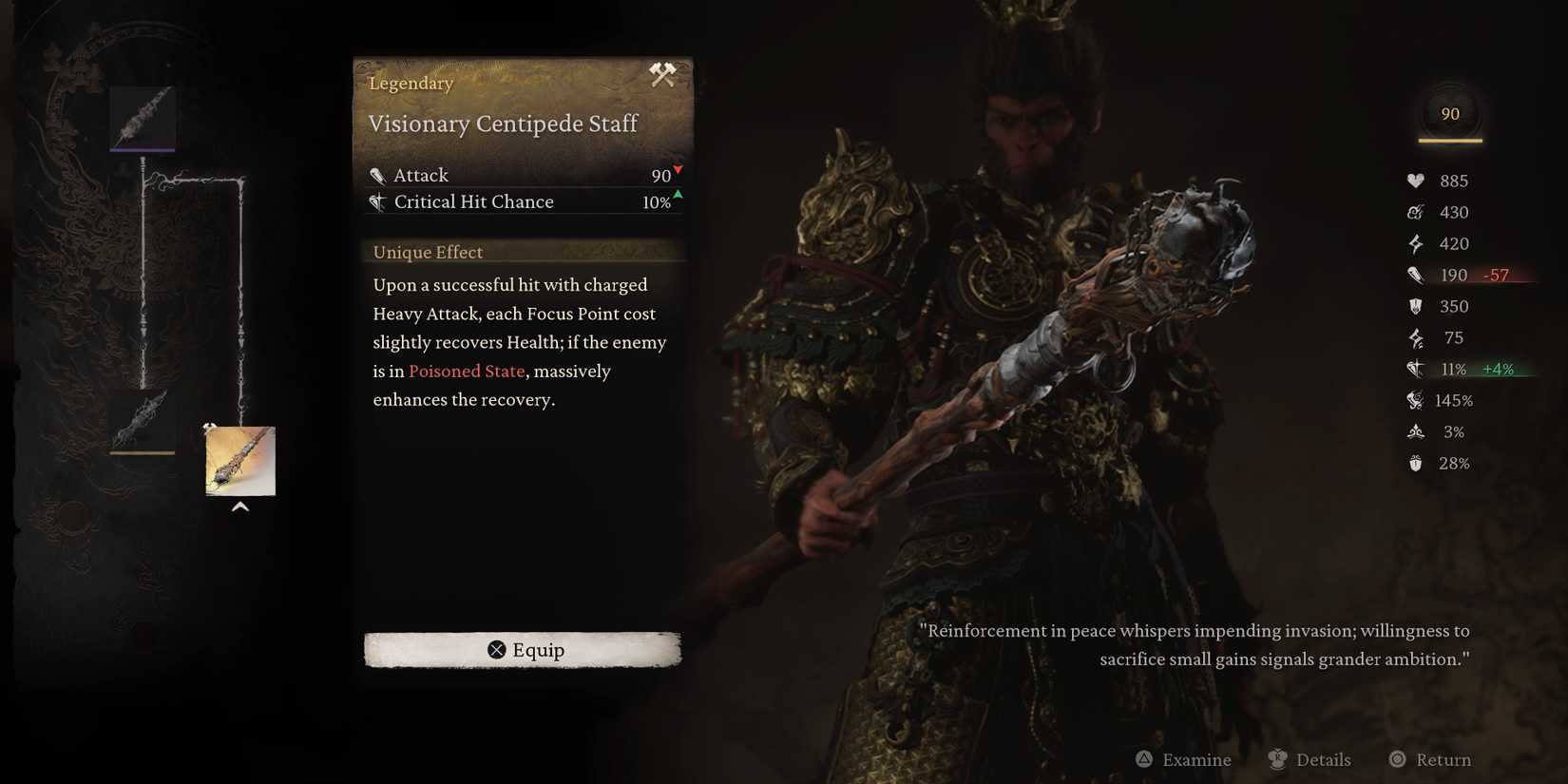Viewport: 1568px width, 784px height.
Task: Click the Mana stat icon showing 430
Action: coord(1415,212)
